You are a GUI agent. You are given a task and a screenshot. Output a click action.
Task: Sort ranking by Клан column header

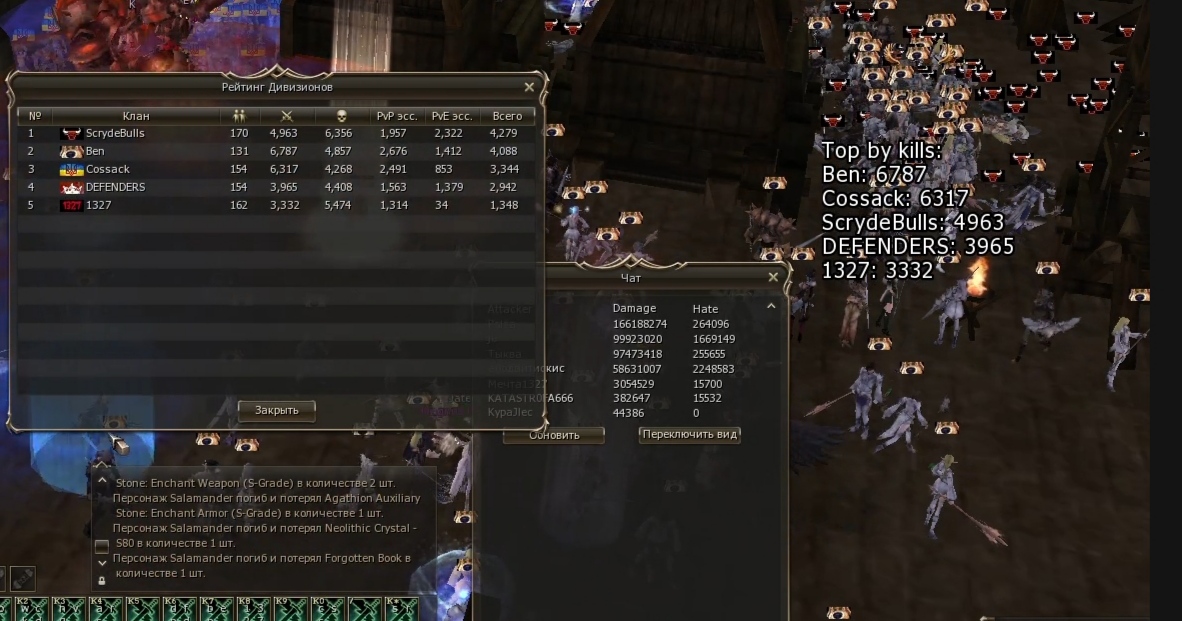point(136,116)
